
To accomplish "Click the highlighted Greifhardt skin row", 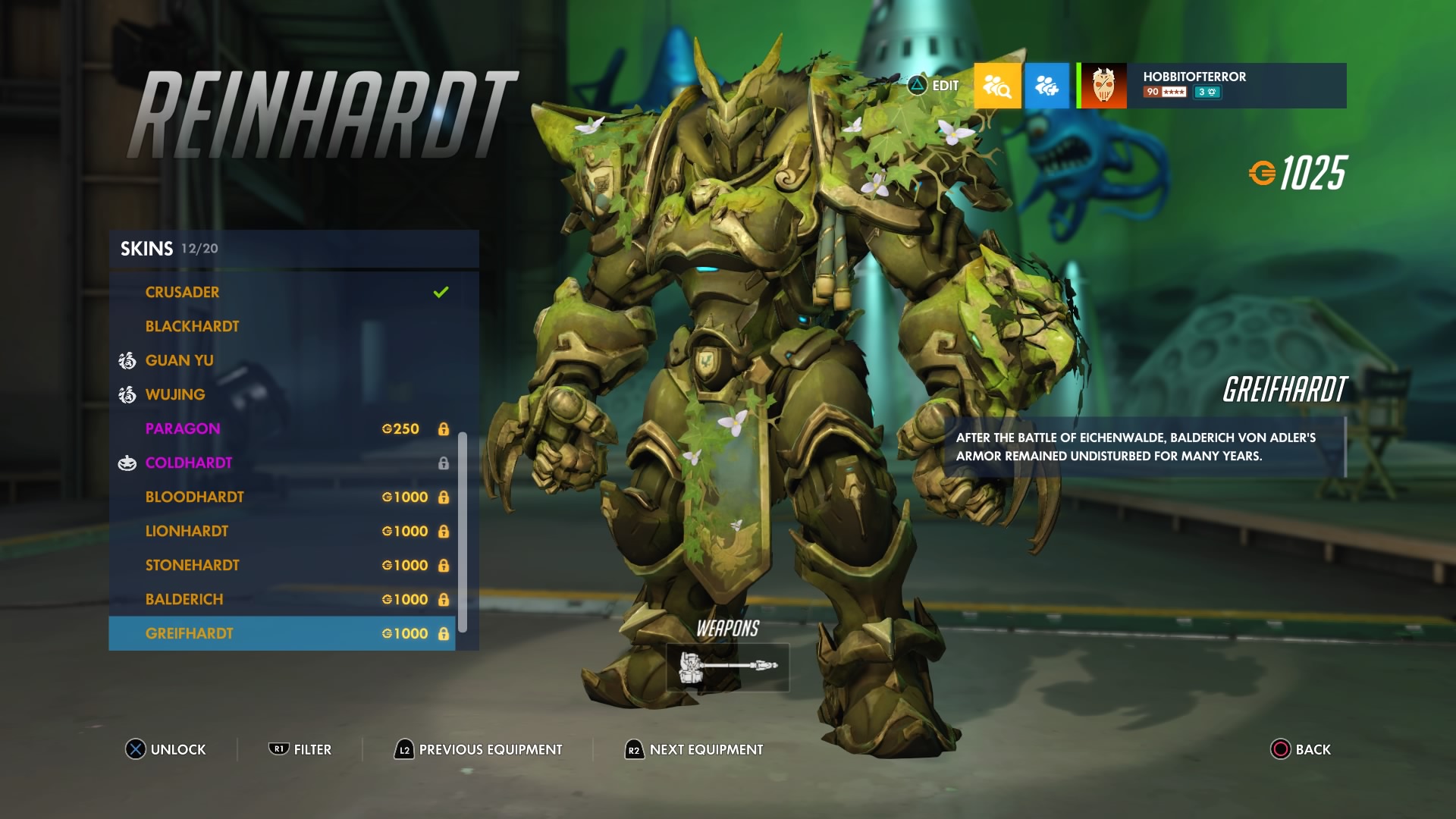I will 281,634.
